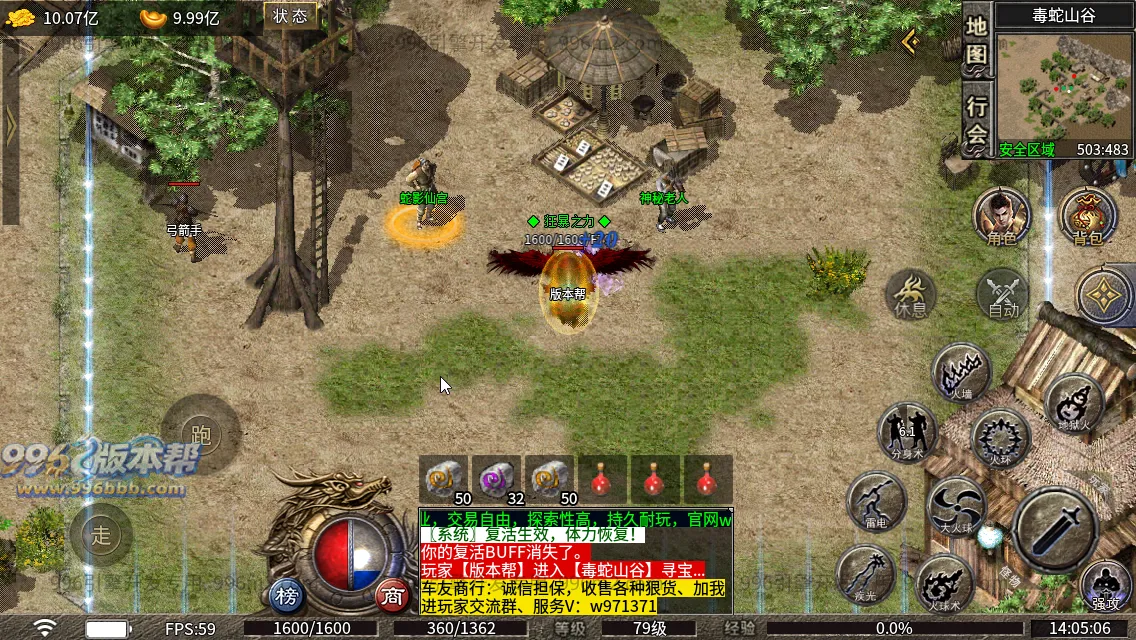Toggle the 强攻 forced attack button
Screen dimensions: 1136x640
(1105, 586)
